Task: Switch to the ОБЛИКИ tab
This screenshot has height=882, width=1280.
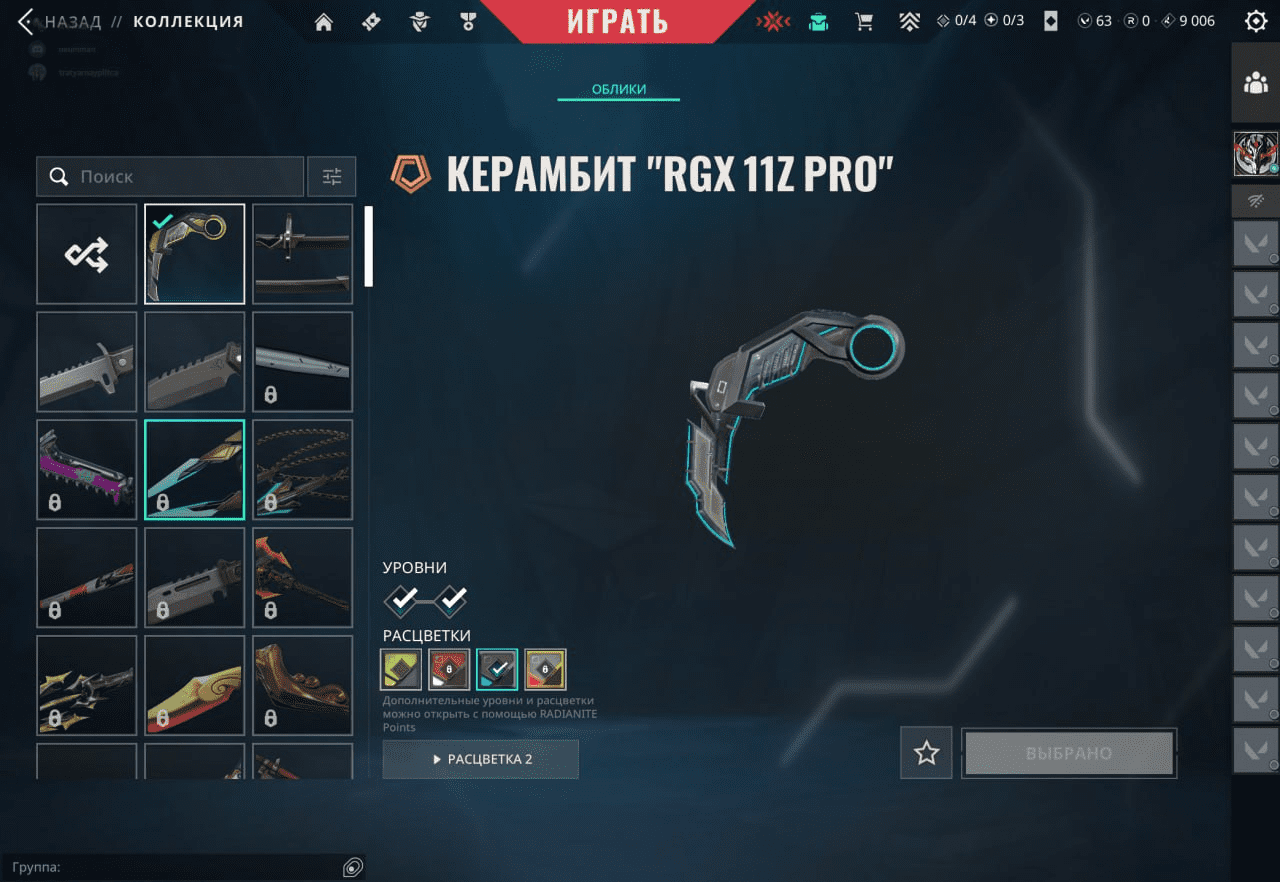Action: 618,89
